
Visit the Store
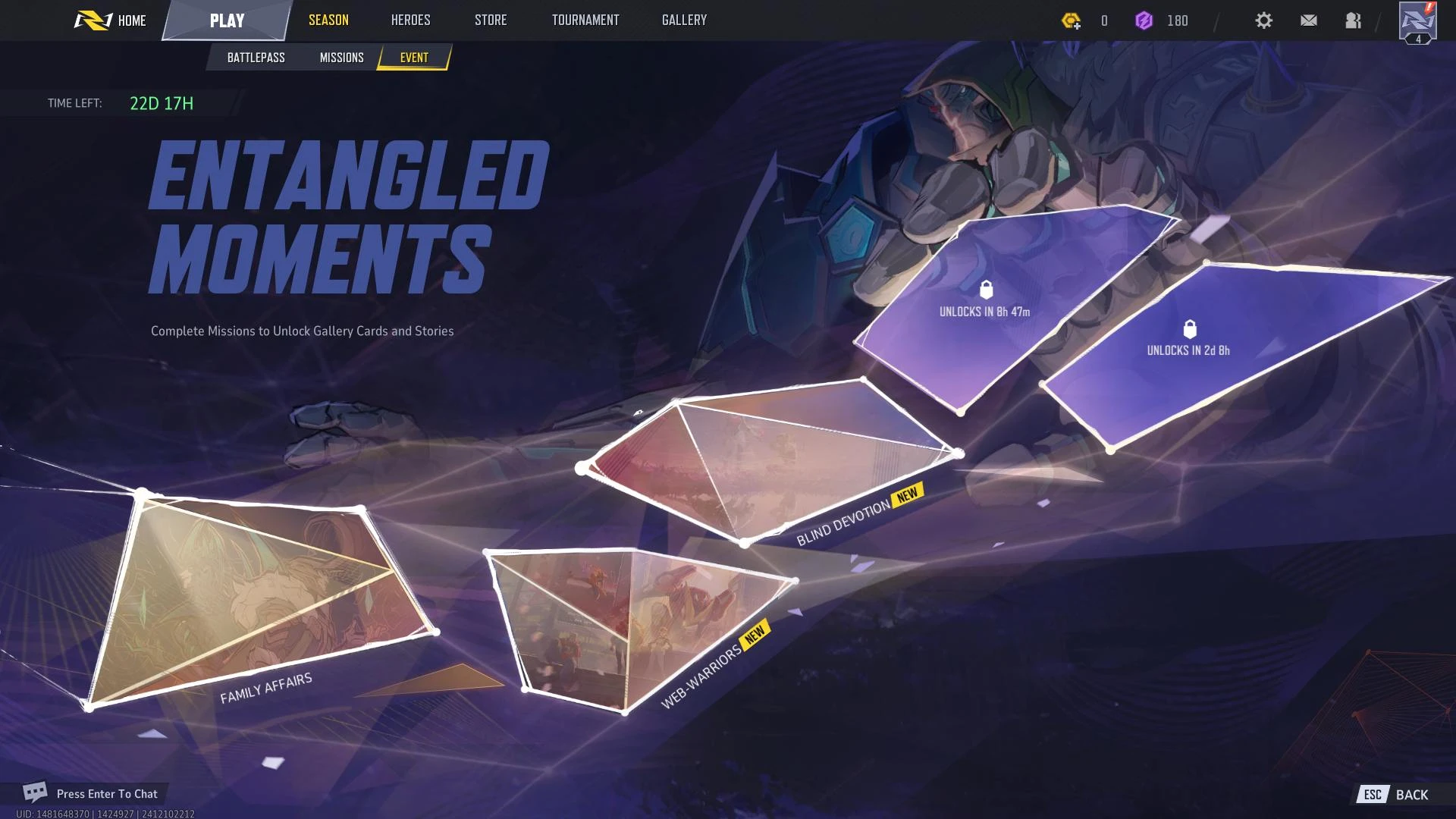pyautogui.click(x=491, y=20)
